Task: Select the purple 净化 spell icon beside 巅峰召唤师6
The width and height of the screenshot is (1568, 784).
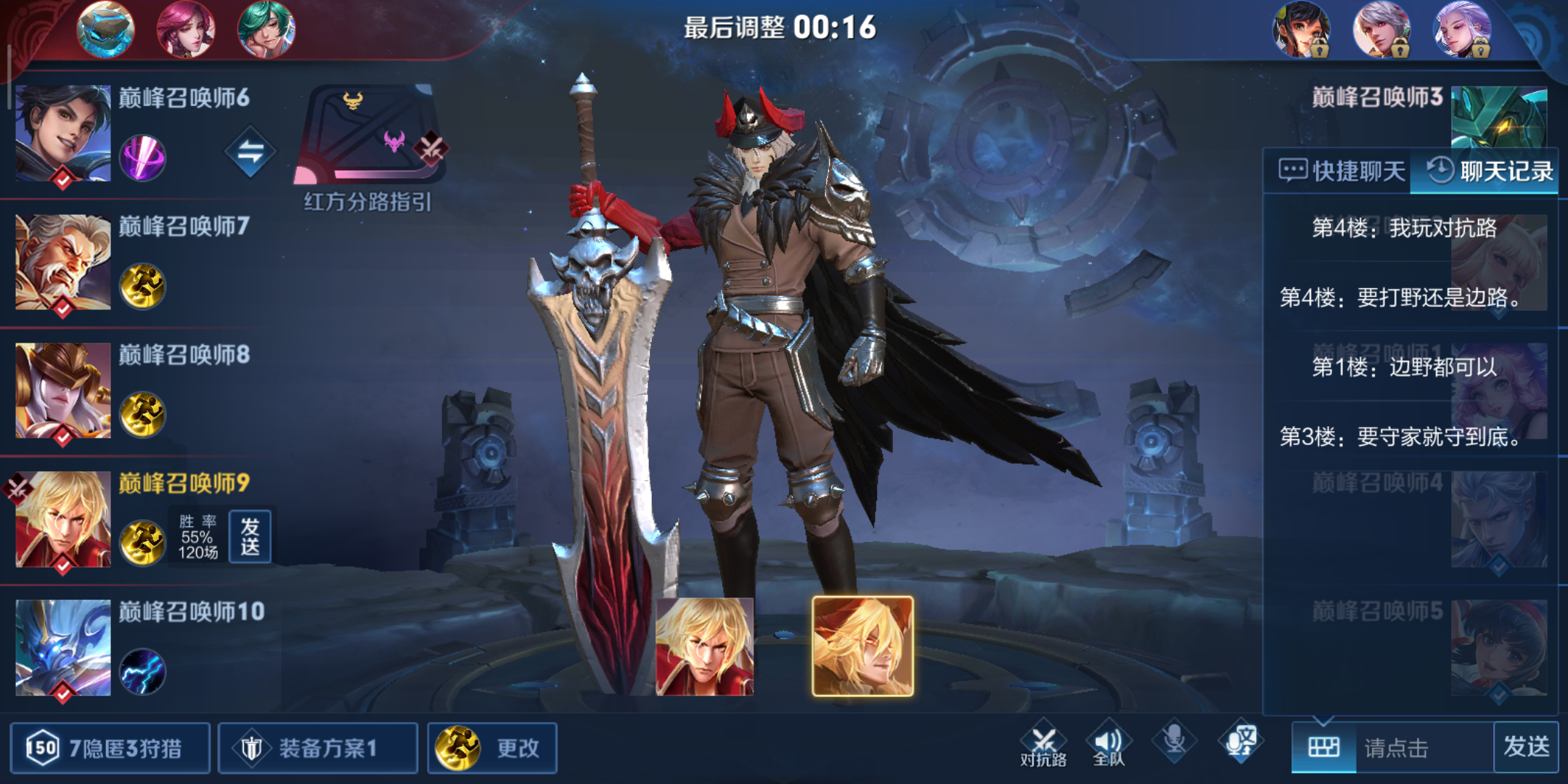Action: pyautogui.click(x=142, y=152)
